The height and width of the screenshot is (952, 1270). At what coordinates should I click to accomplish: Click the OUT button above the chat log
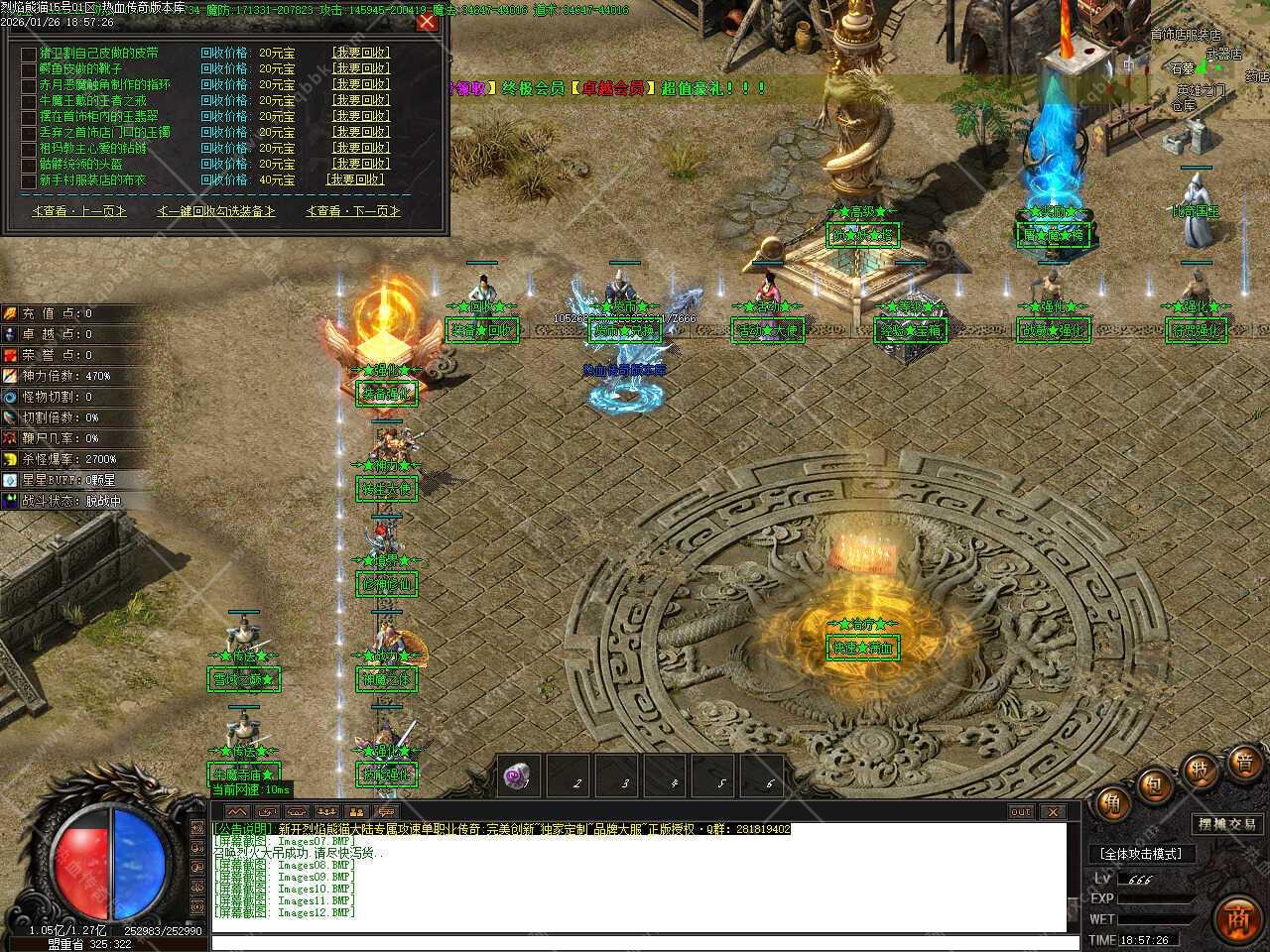(x=1021, y=812)
